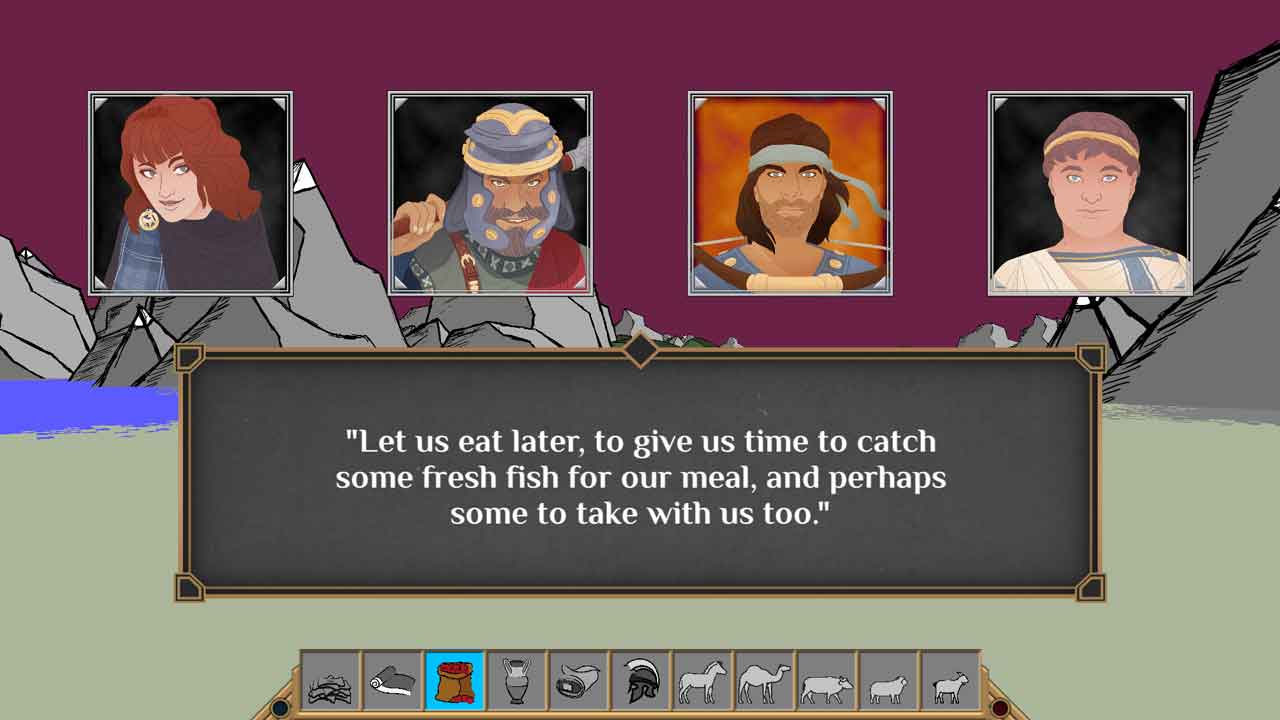Select the sheep icon
1280x720 pixels.
(x=889, y=682)
